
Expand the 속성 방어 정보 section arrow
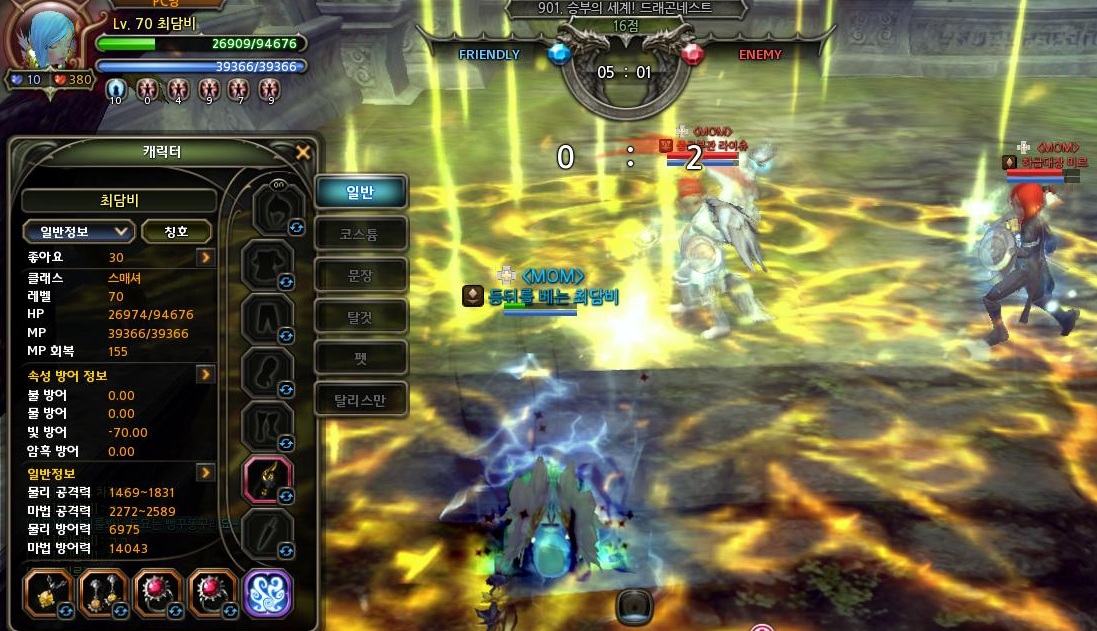tap(205, 374)
